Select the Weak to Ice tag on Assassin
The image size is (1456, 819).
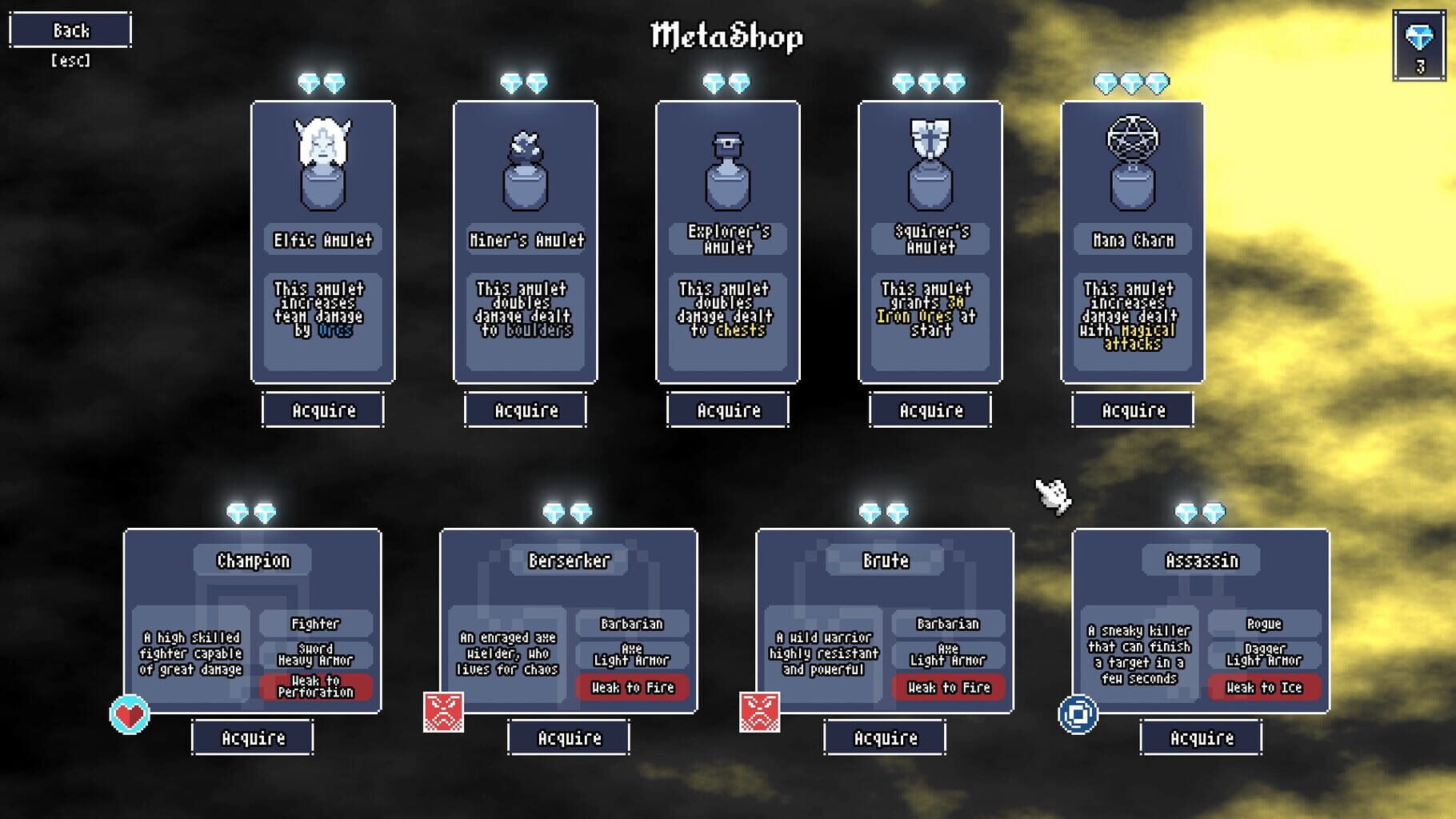[x=1263, y=687]
